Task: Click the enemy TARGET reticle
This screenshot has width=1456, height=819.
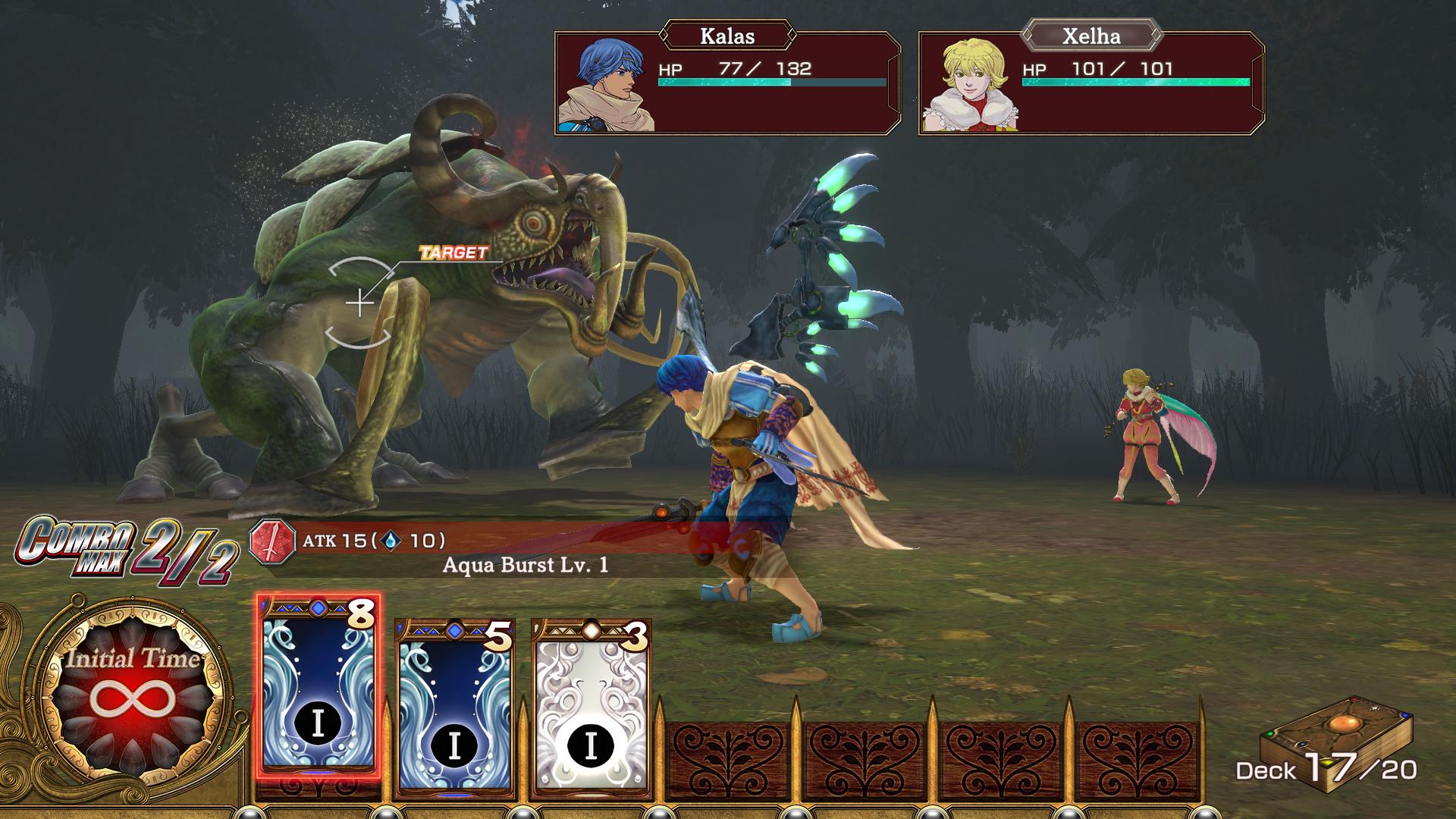Action: (x=359, y=303)
